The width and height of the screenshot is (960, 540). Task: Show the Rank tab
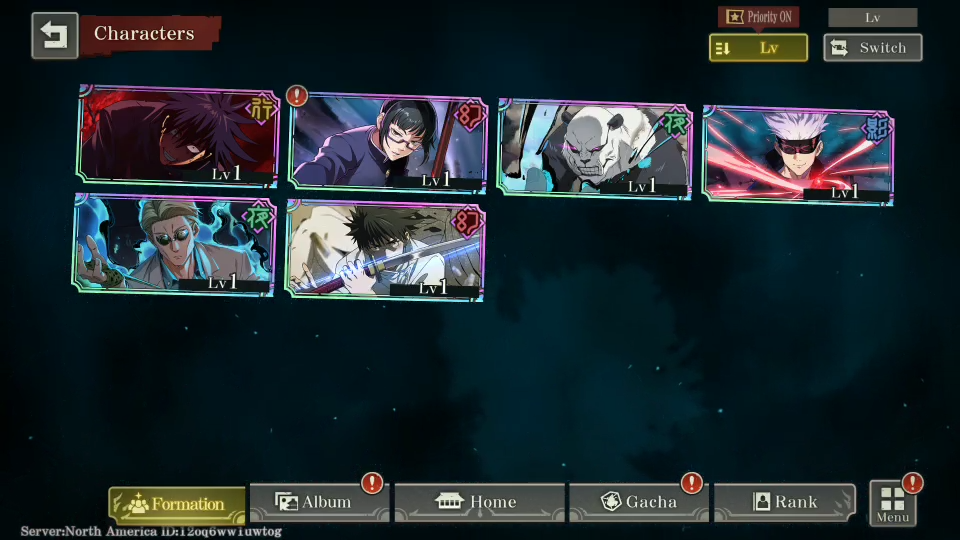[x=784, y=502]
